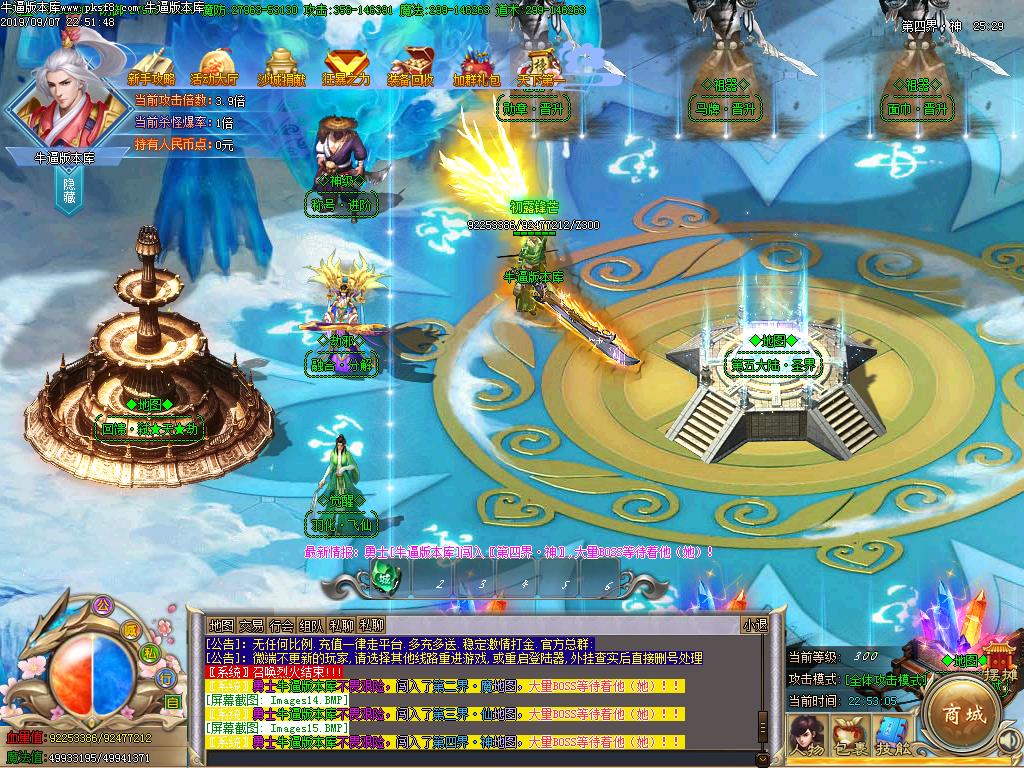Click the 小退 logout button
Screen dimensions: 1024x768
point(754,625)
